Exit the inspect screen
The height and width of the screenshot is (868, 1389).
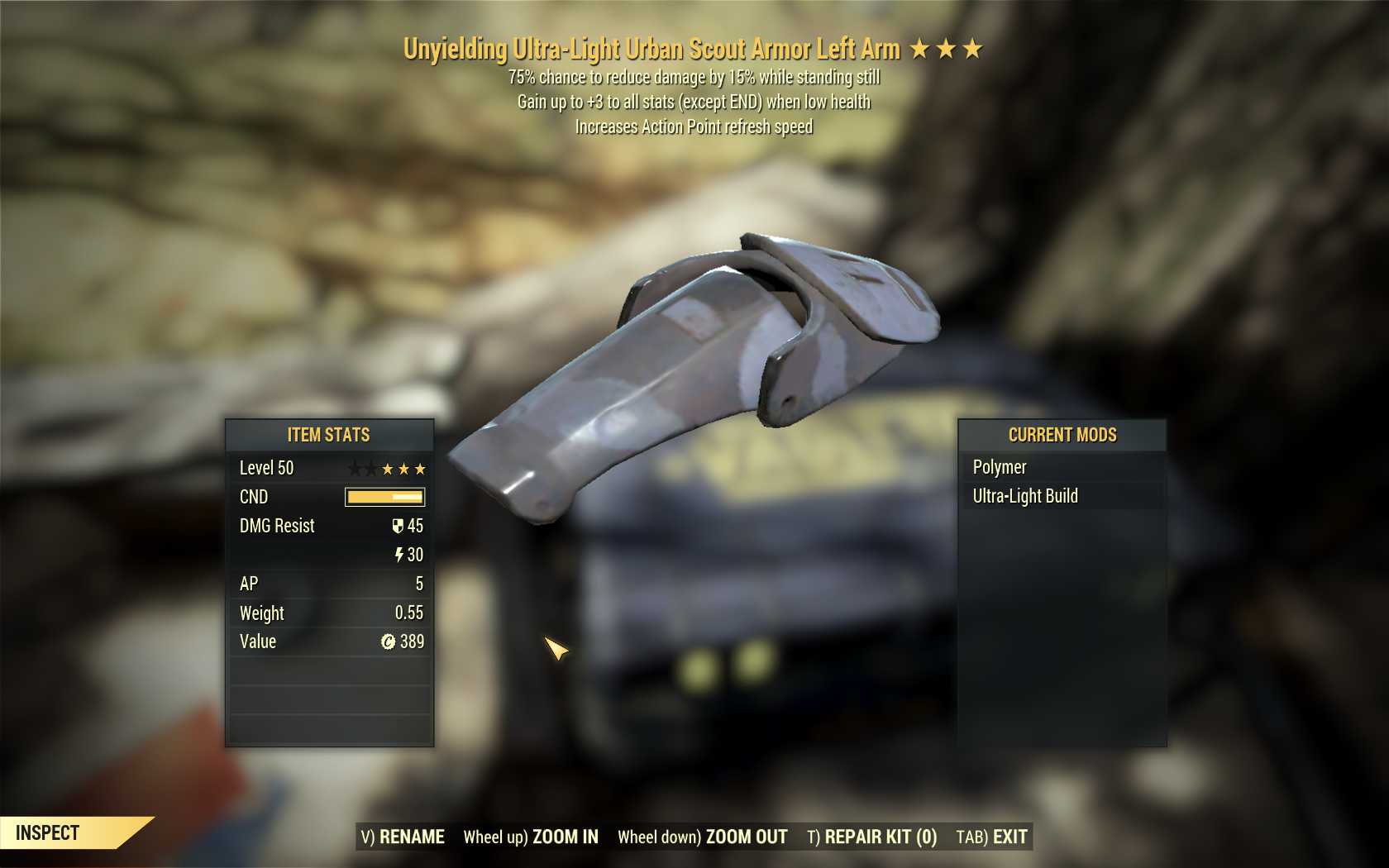coord(991,837)
